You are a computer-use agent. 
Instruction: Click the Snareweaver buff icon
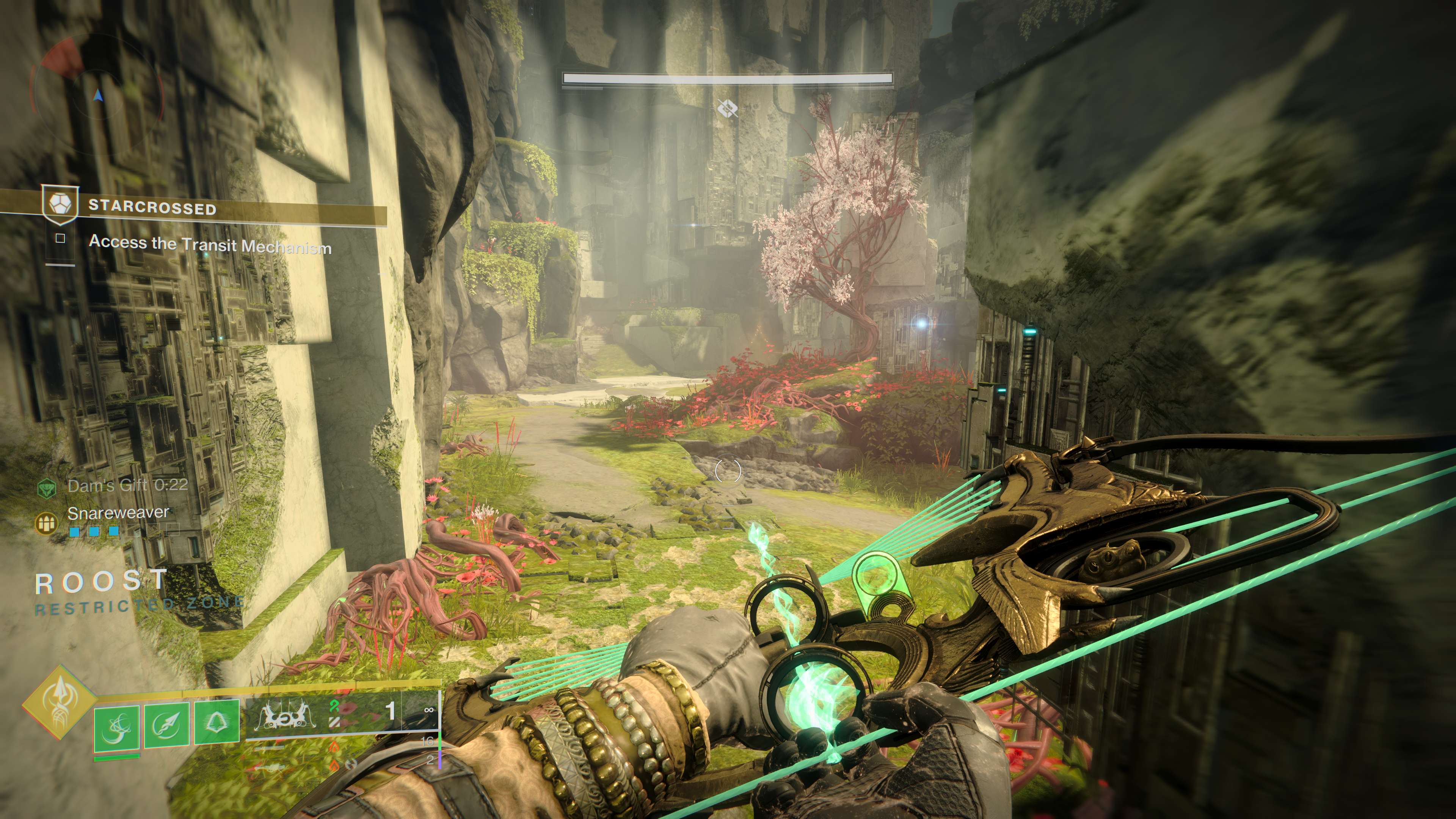click(46, 523)
